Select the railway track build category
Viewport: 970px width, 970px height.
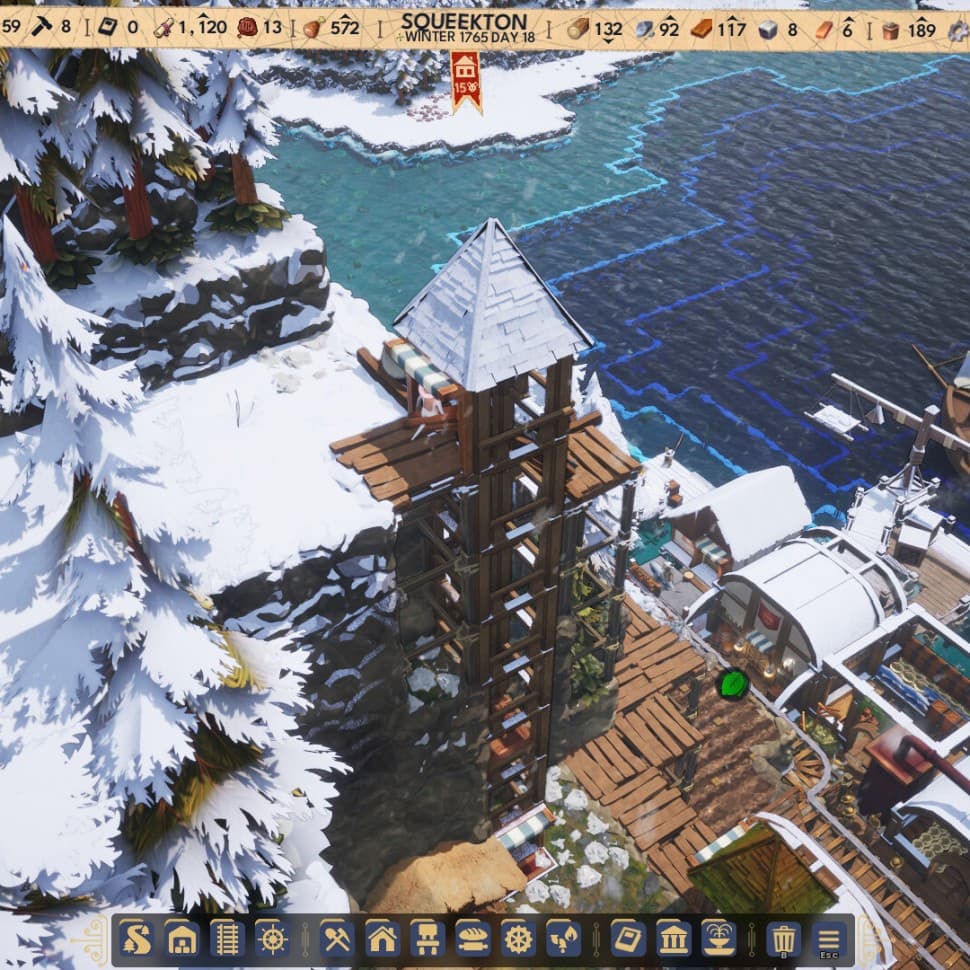(x=227, y=939)
